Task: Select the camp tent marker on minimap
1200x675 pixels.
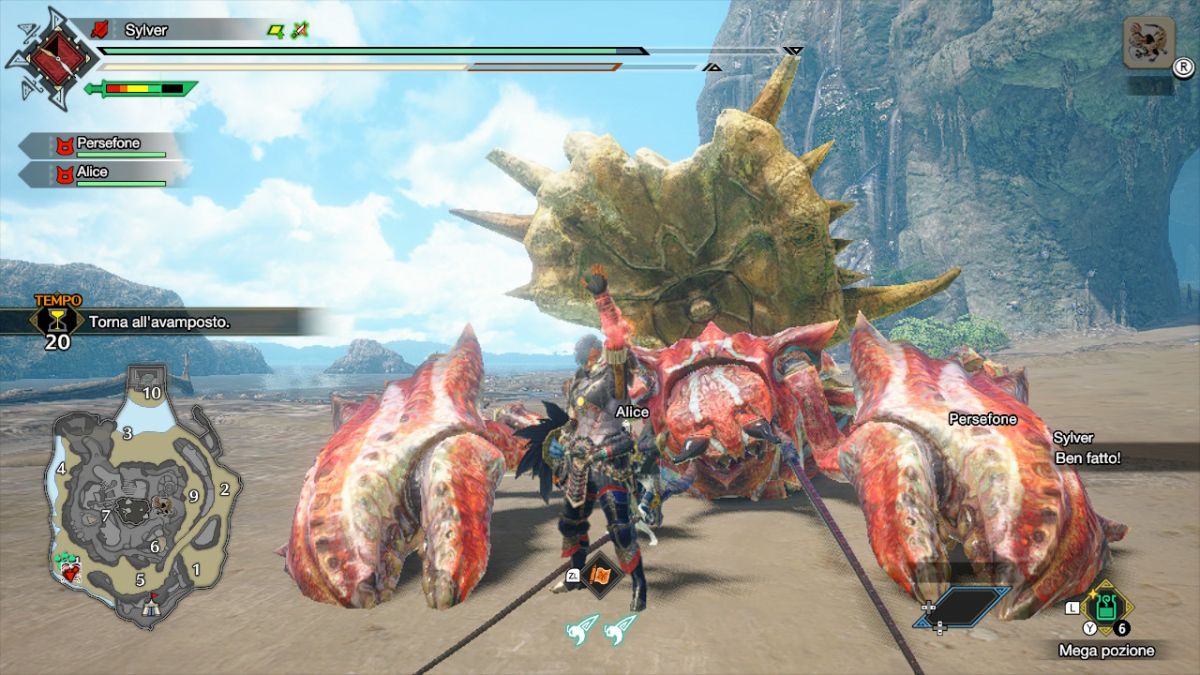Action: coord(151,604)
